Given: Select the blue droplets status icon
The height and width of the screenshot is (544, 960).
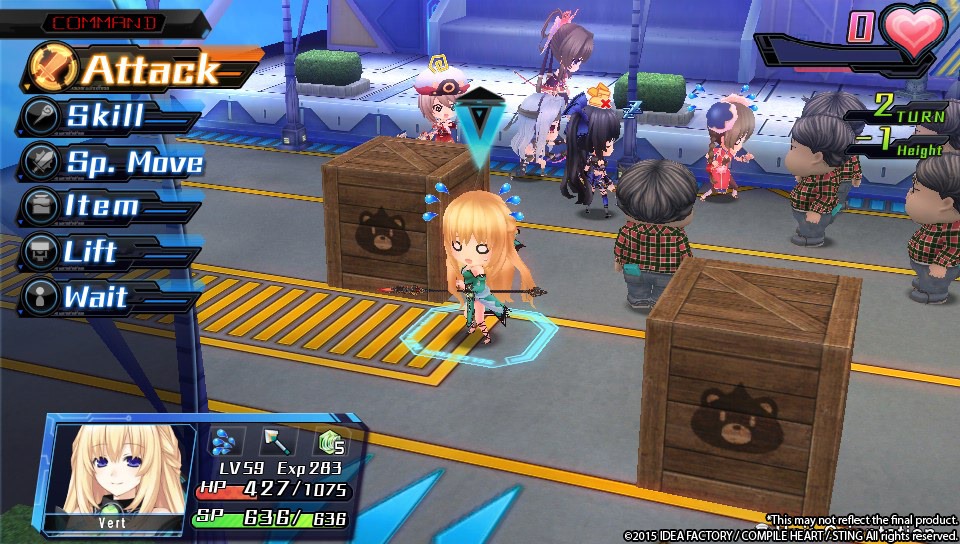Looking at the screenshot, I should (226, 441).
